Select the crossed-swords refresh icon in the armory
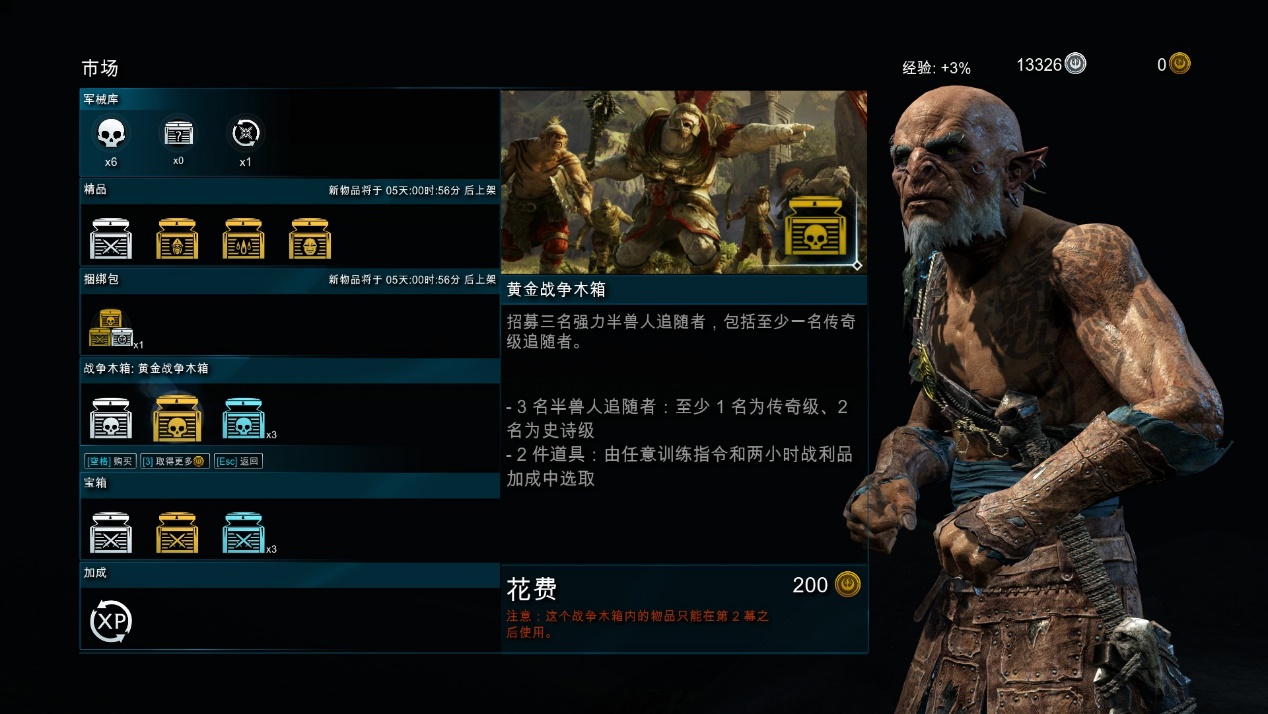 (245, 133)
